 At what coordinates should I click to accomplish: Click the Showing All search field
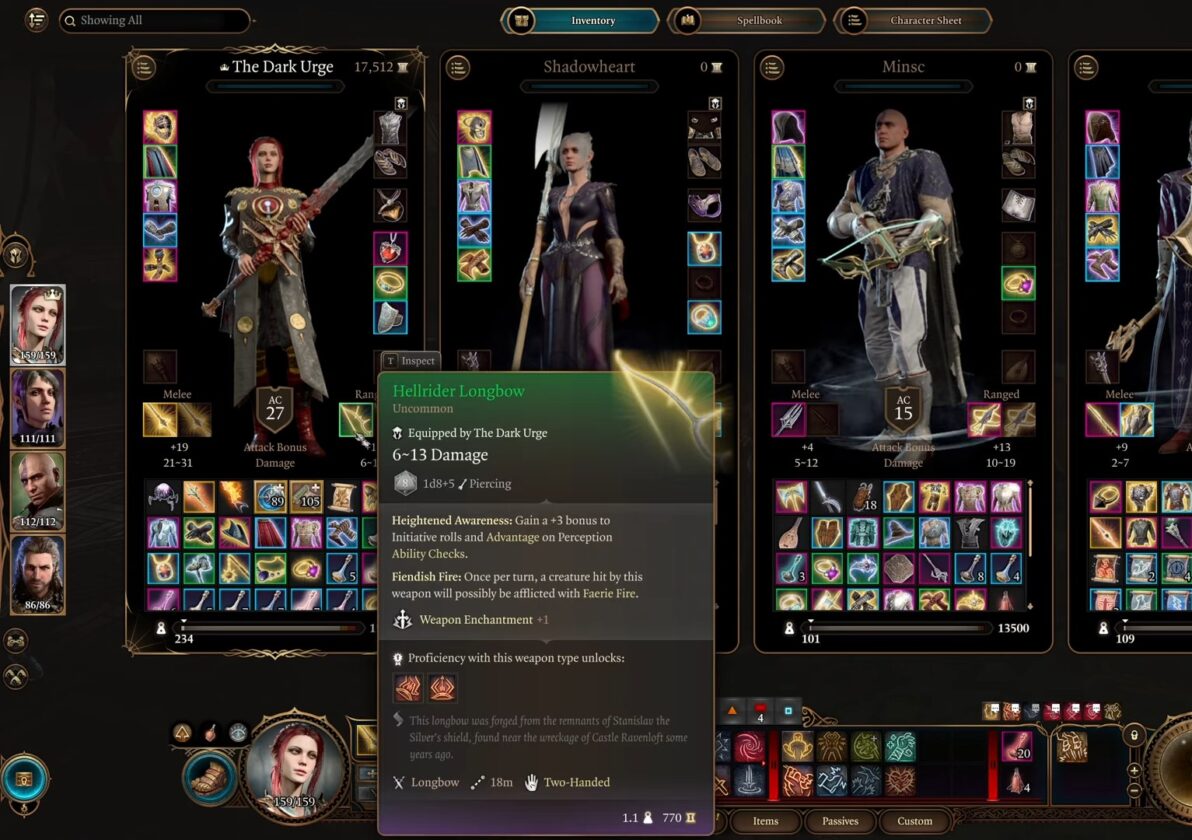[x=155, y=20]
